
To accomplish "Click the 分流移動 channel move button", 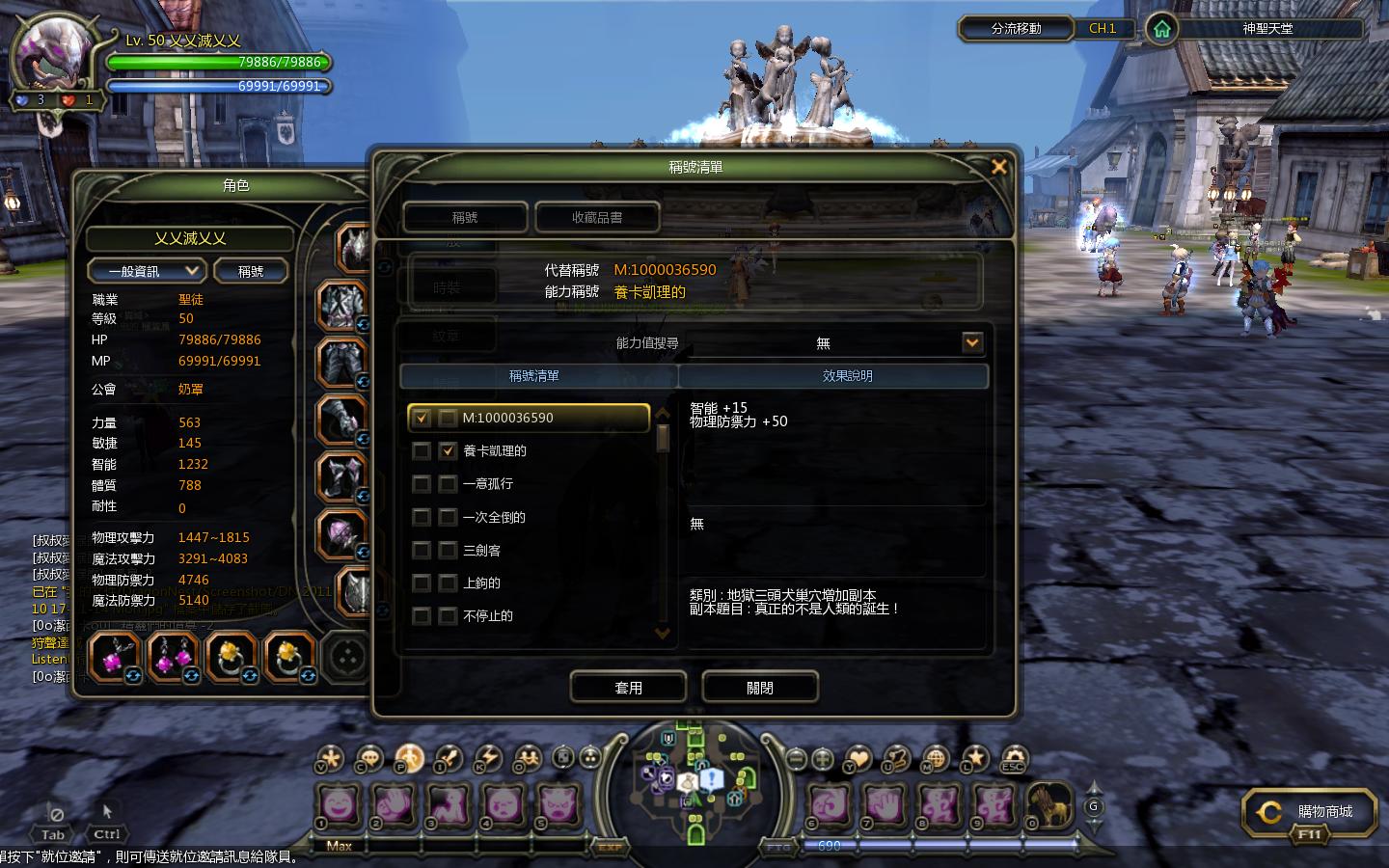I will (1016, 29).
